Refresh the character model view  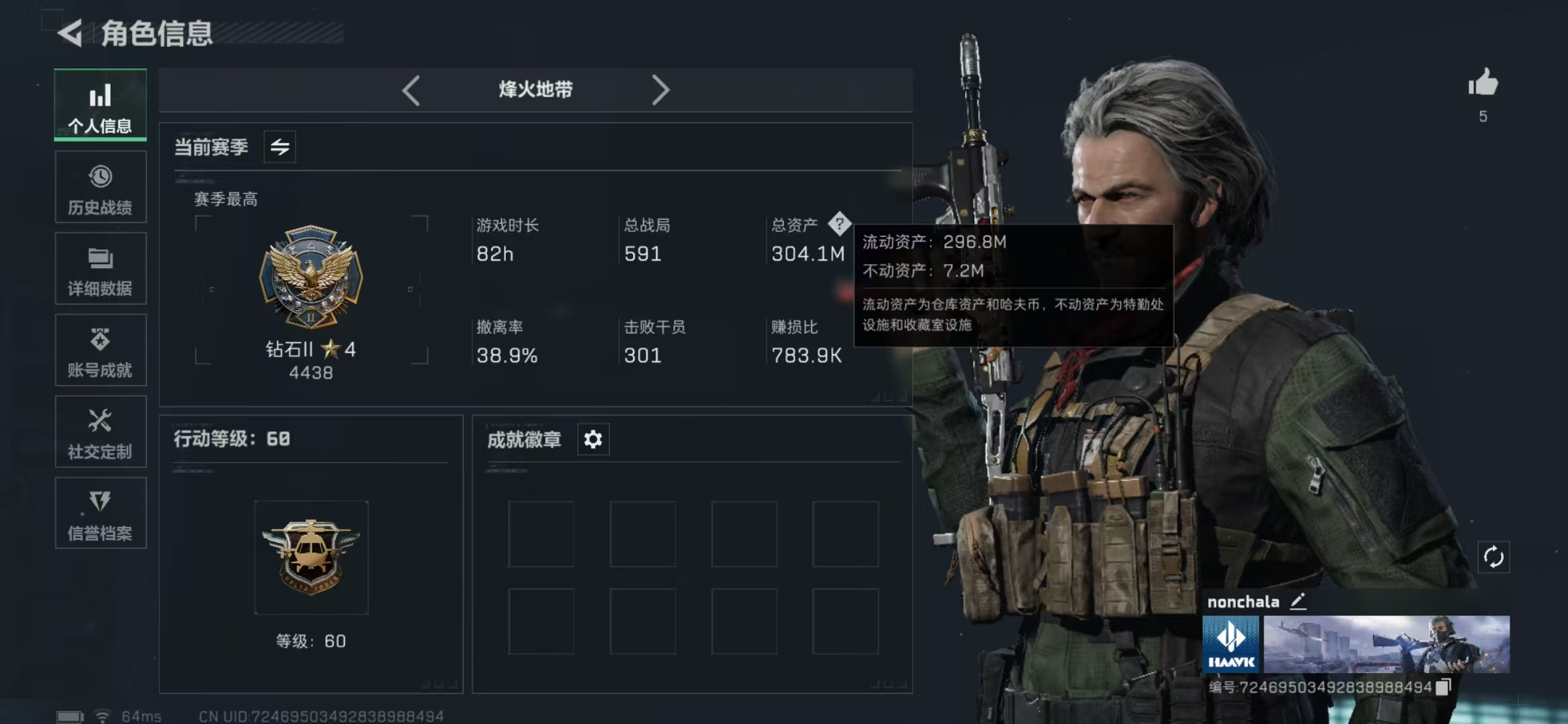(x=1494, y=558)
